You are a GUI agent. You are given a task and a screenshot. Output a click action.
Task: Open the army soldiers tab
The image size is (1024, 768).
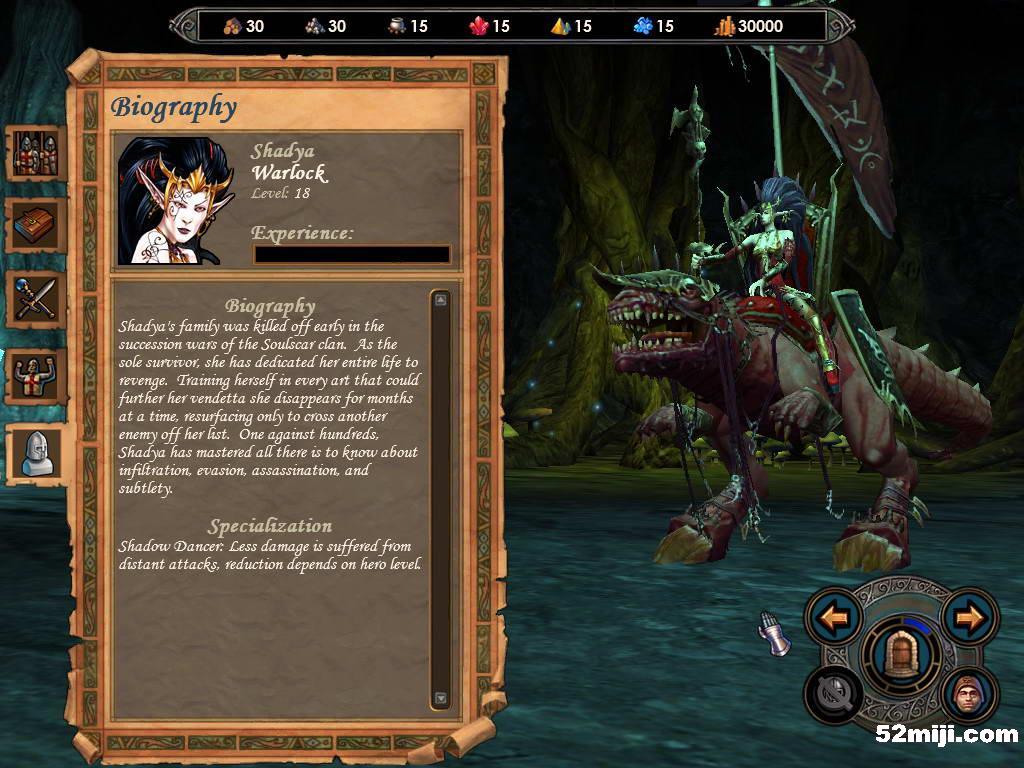click(36, 153)
